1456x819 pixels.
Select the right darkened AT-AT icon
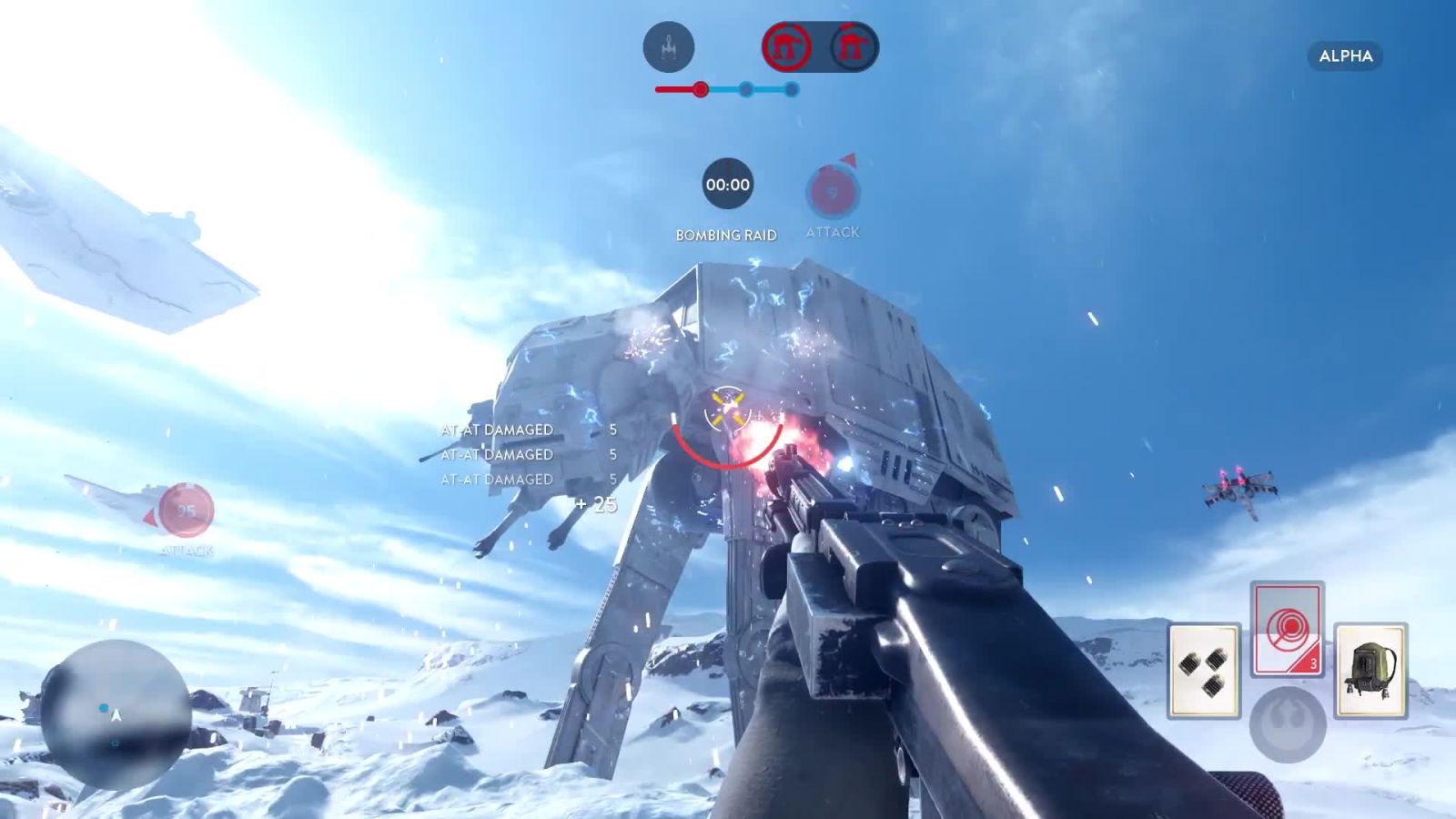coord(852,45)
